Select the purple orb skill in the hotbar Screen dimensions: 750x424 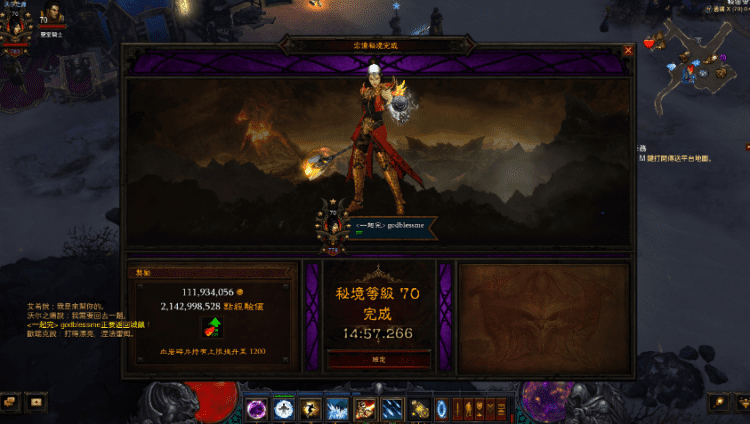tap(257, 408)
